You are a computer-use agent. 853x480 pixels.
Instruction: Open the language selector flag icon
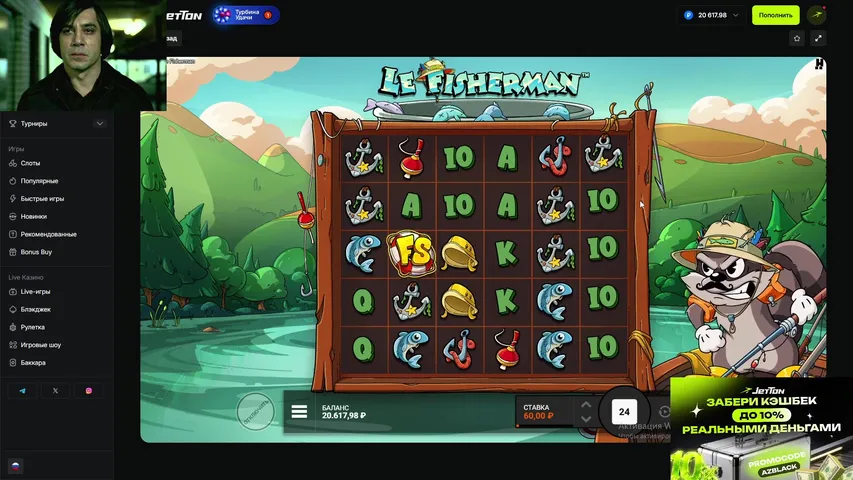click(15, 466)
